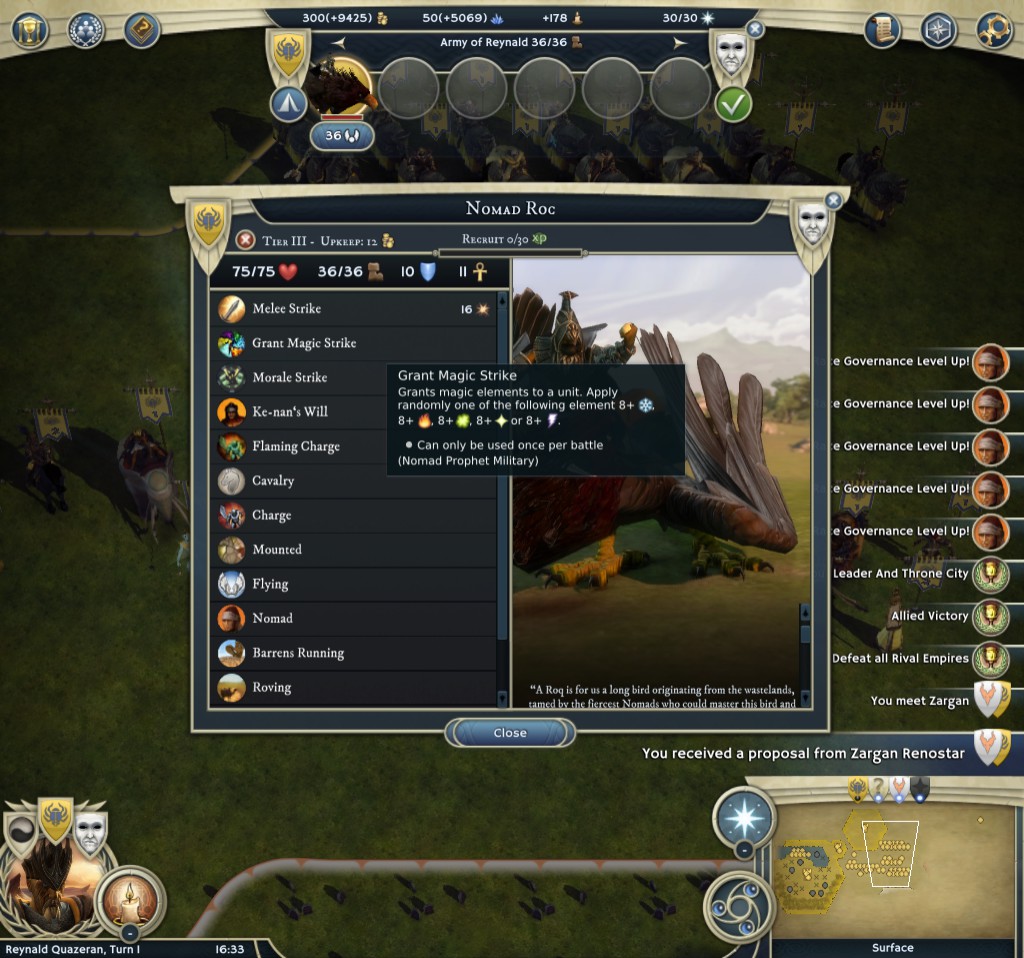Viewport: 1024px width, 958px height.
Task: Click the Flying trait entry
Action: point(353,584)
